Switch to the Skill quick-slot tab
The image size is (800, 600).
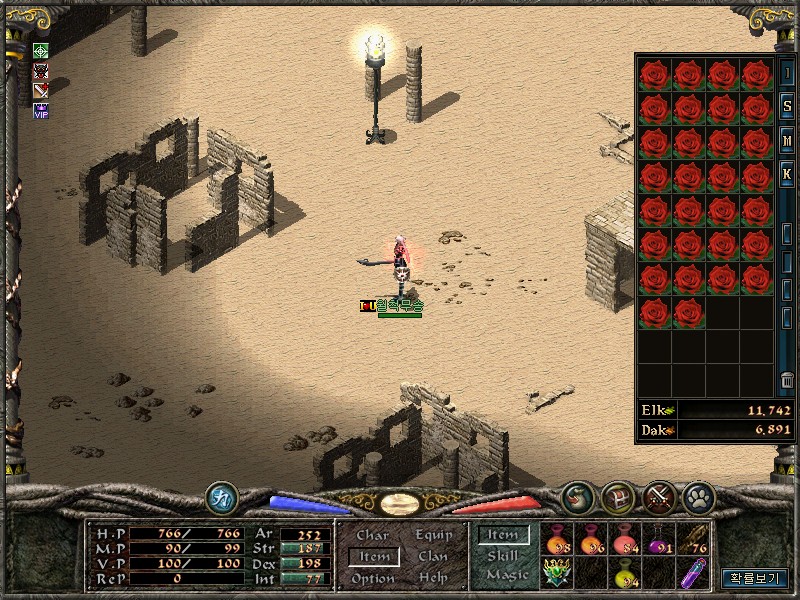click(504, 556)
